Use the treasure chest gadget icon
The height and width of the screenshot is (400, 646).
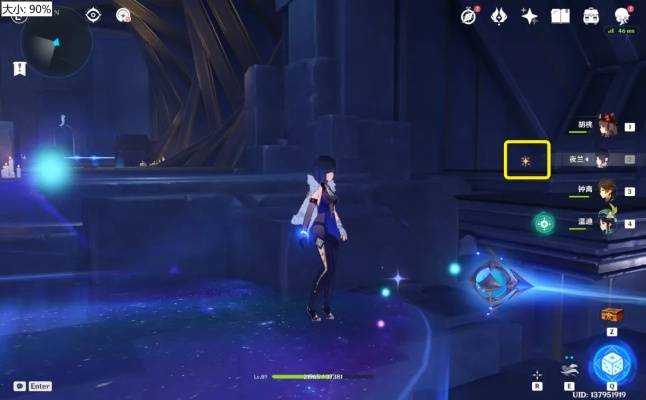tap(611, 314)
